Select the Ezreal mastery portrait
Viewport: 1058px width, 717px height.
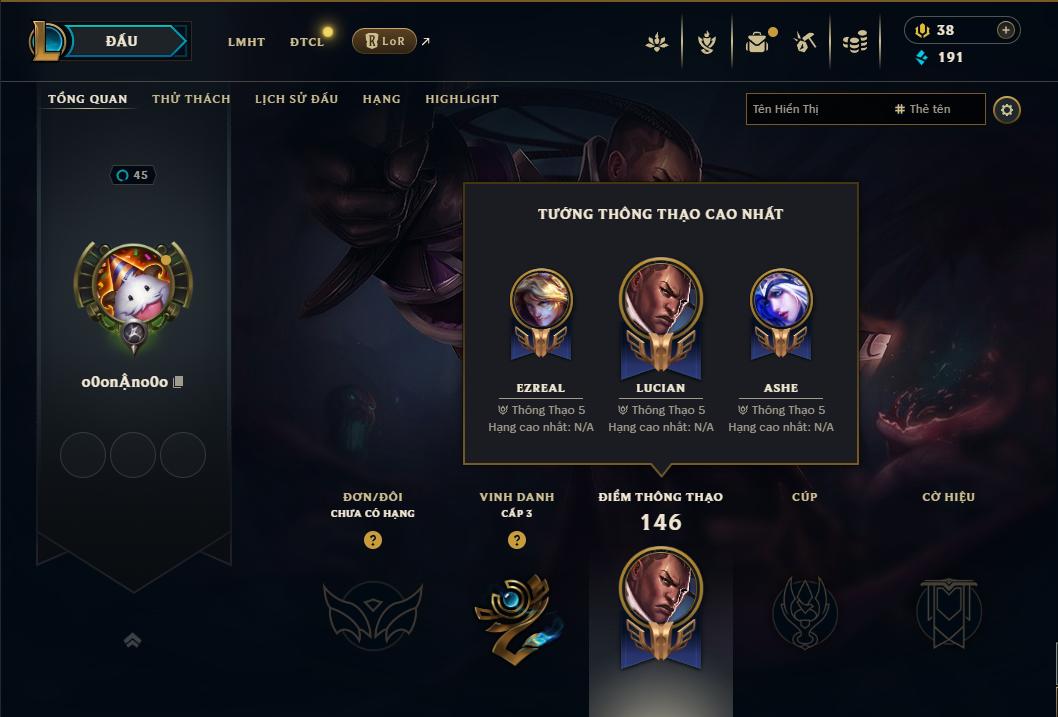tap(541, 302)
